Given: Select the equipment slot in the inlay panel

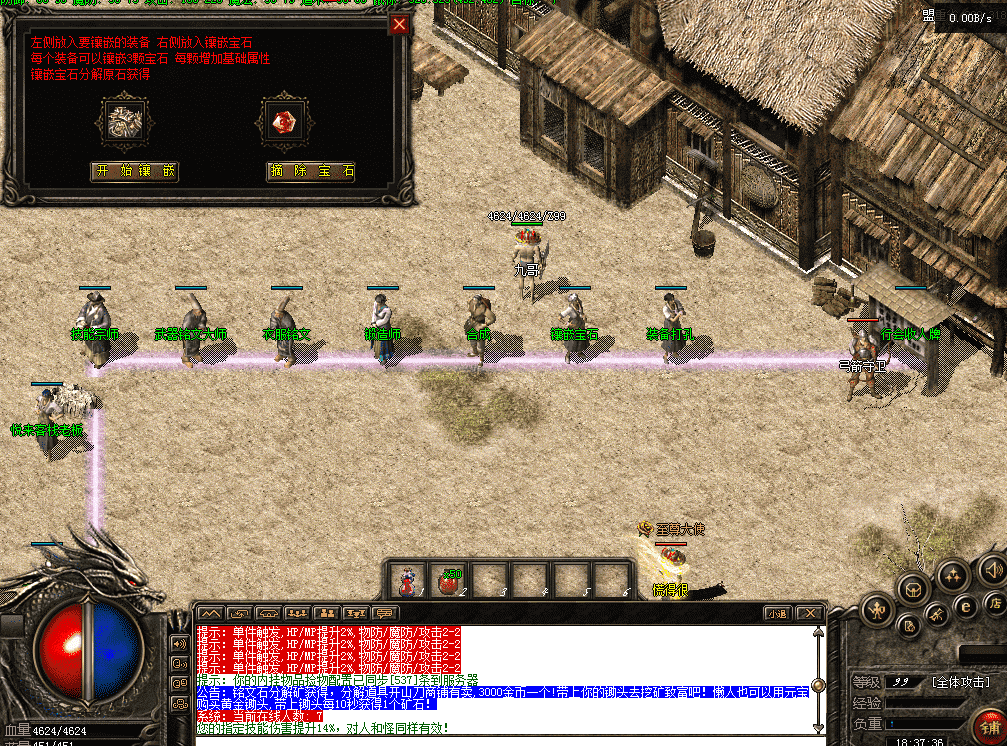Looking at the screenshot, I should [126, 122].
